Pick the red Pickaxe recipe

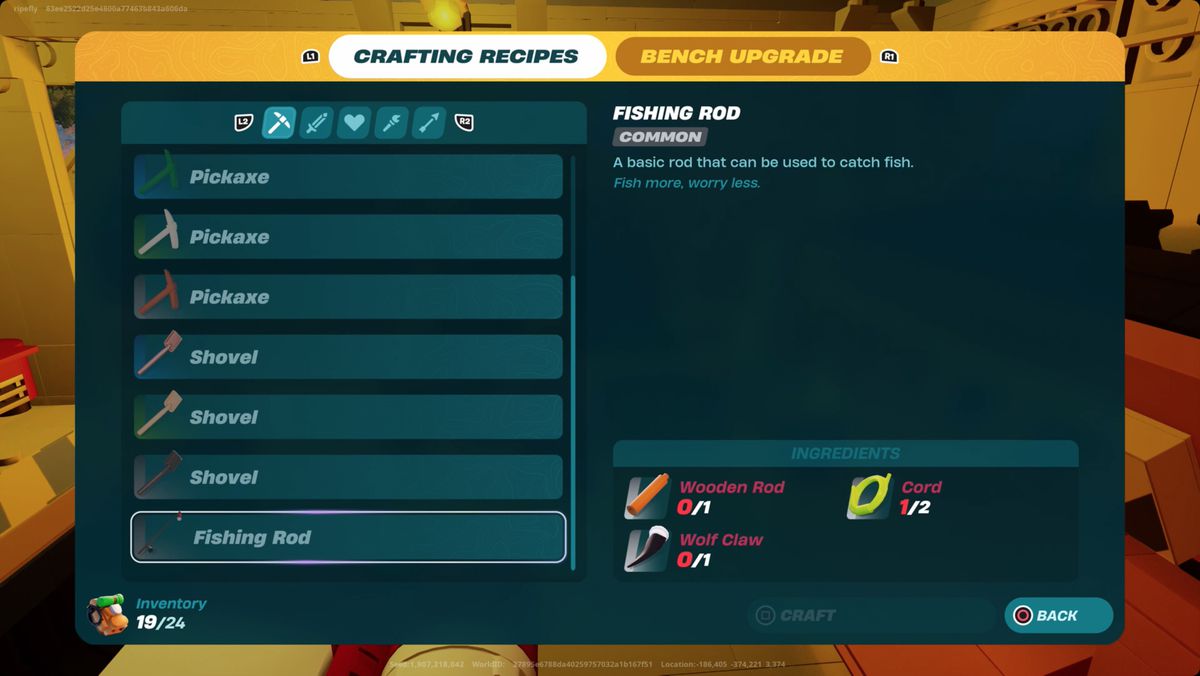[x=348, y=297]
